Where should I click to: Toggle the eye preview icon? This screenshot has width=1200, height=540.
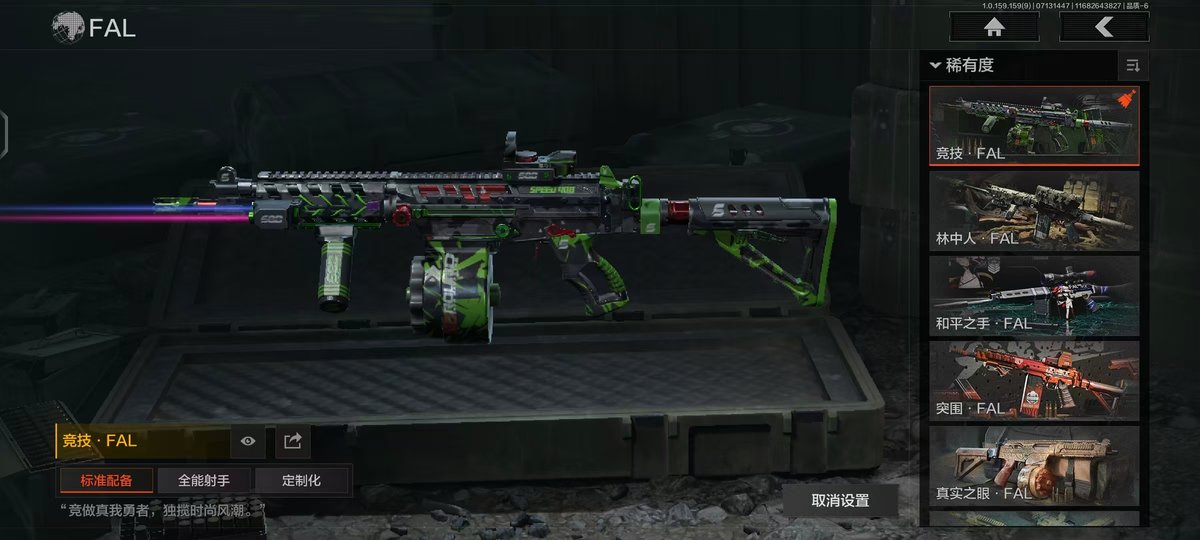(248, 441)
